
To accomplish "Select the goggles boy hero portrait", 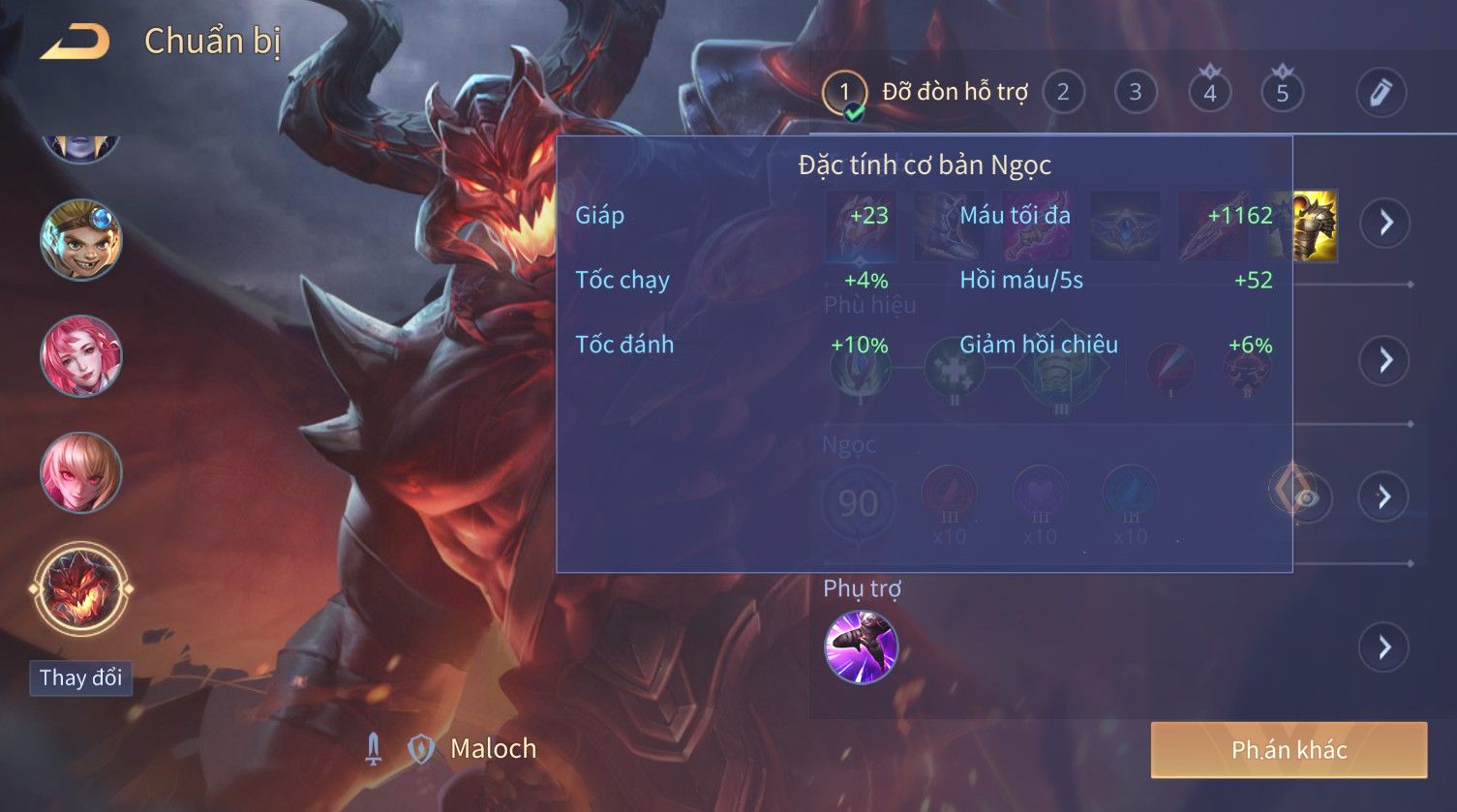I will coord(80,239).
